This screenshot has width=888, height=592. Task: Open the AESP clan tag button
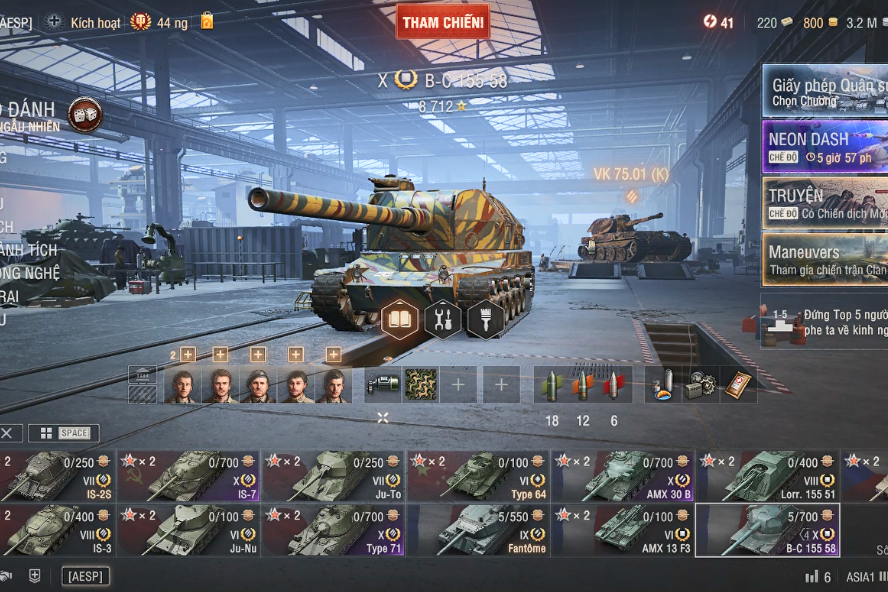[x=85, y=576]
